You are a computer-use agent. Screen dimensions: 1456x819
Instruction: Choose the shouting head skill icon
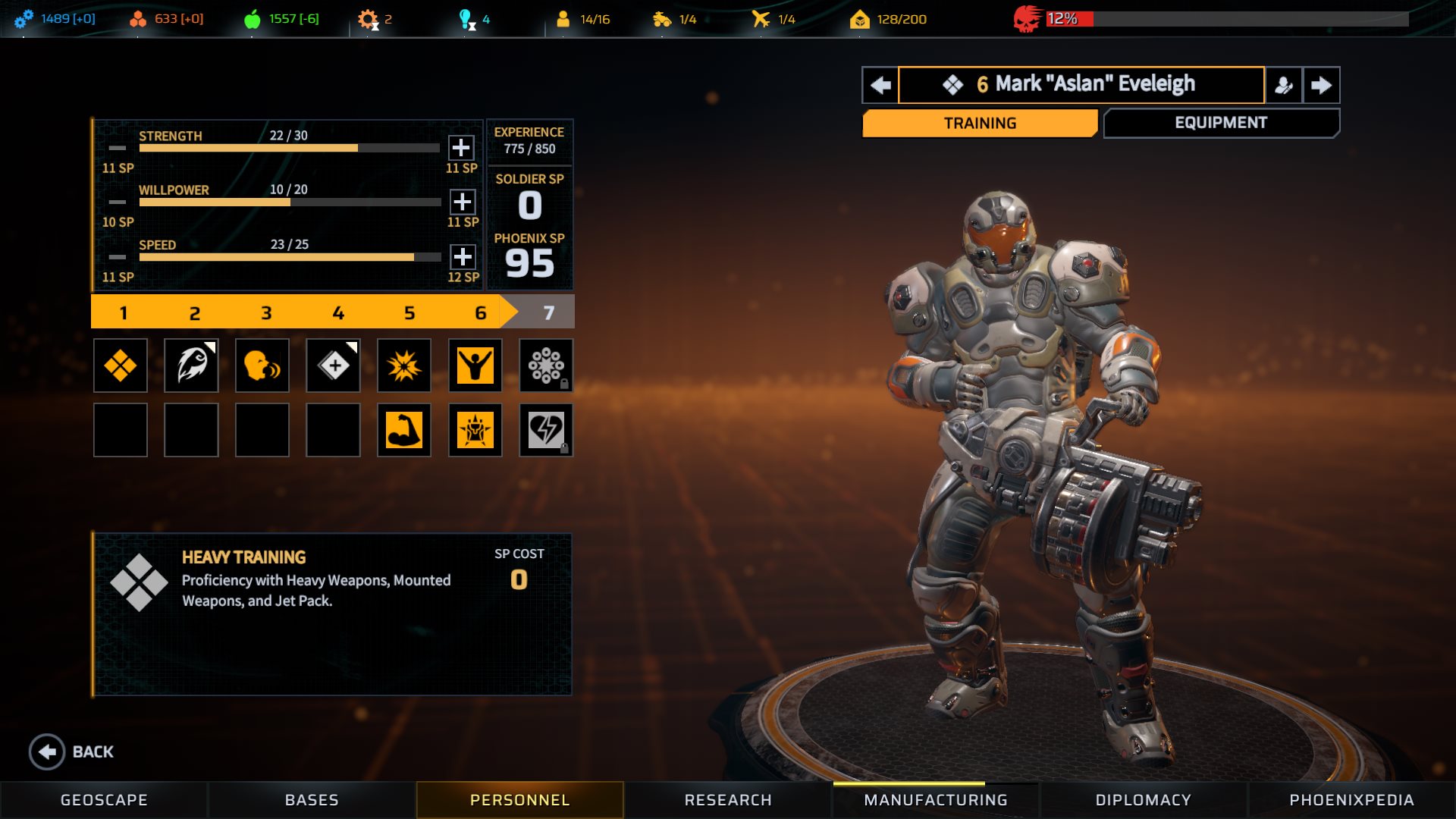click(x=262, y=366)
